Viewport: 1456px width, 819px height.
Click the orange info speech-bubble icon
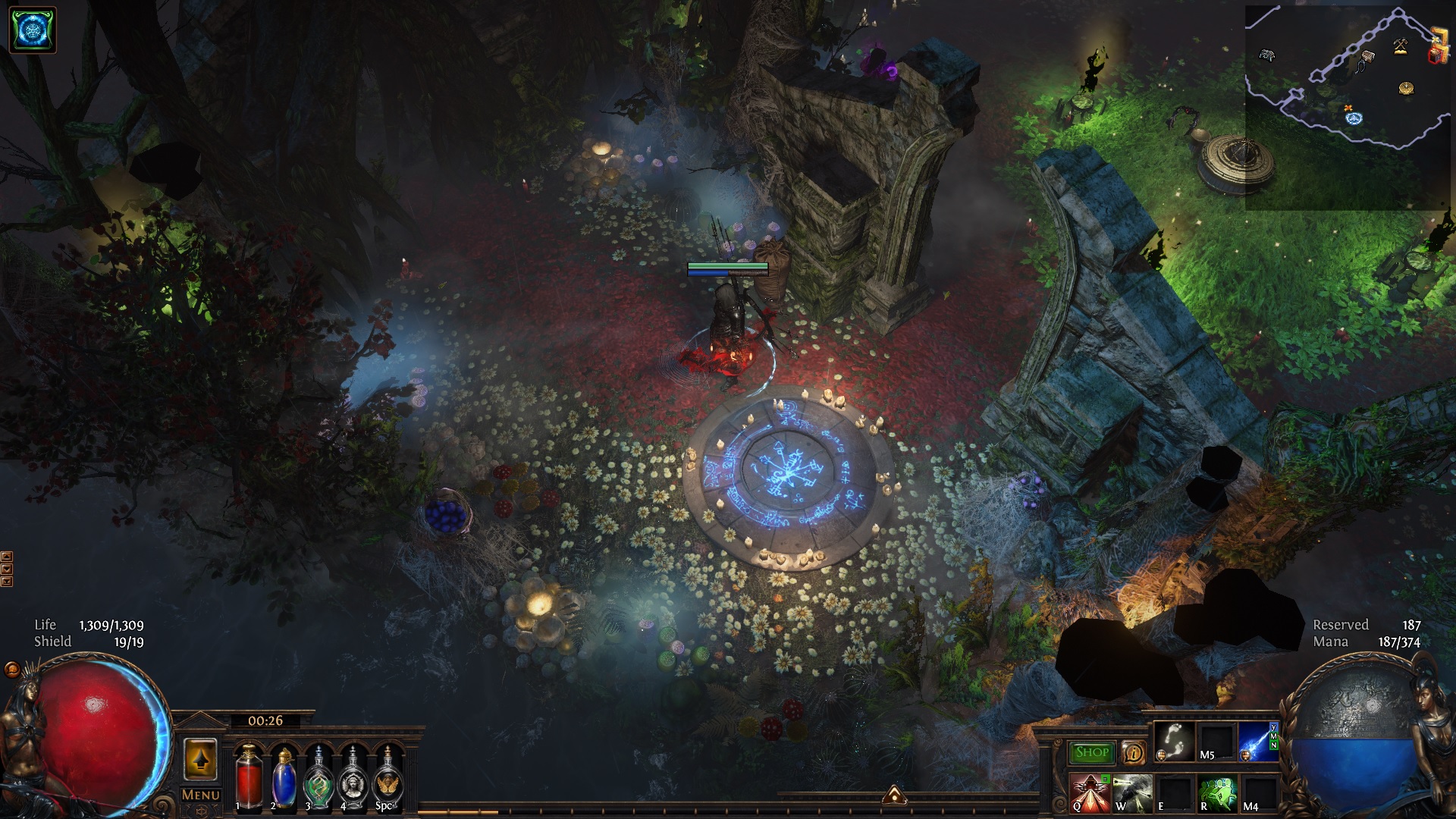1134,752
